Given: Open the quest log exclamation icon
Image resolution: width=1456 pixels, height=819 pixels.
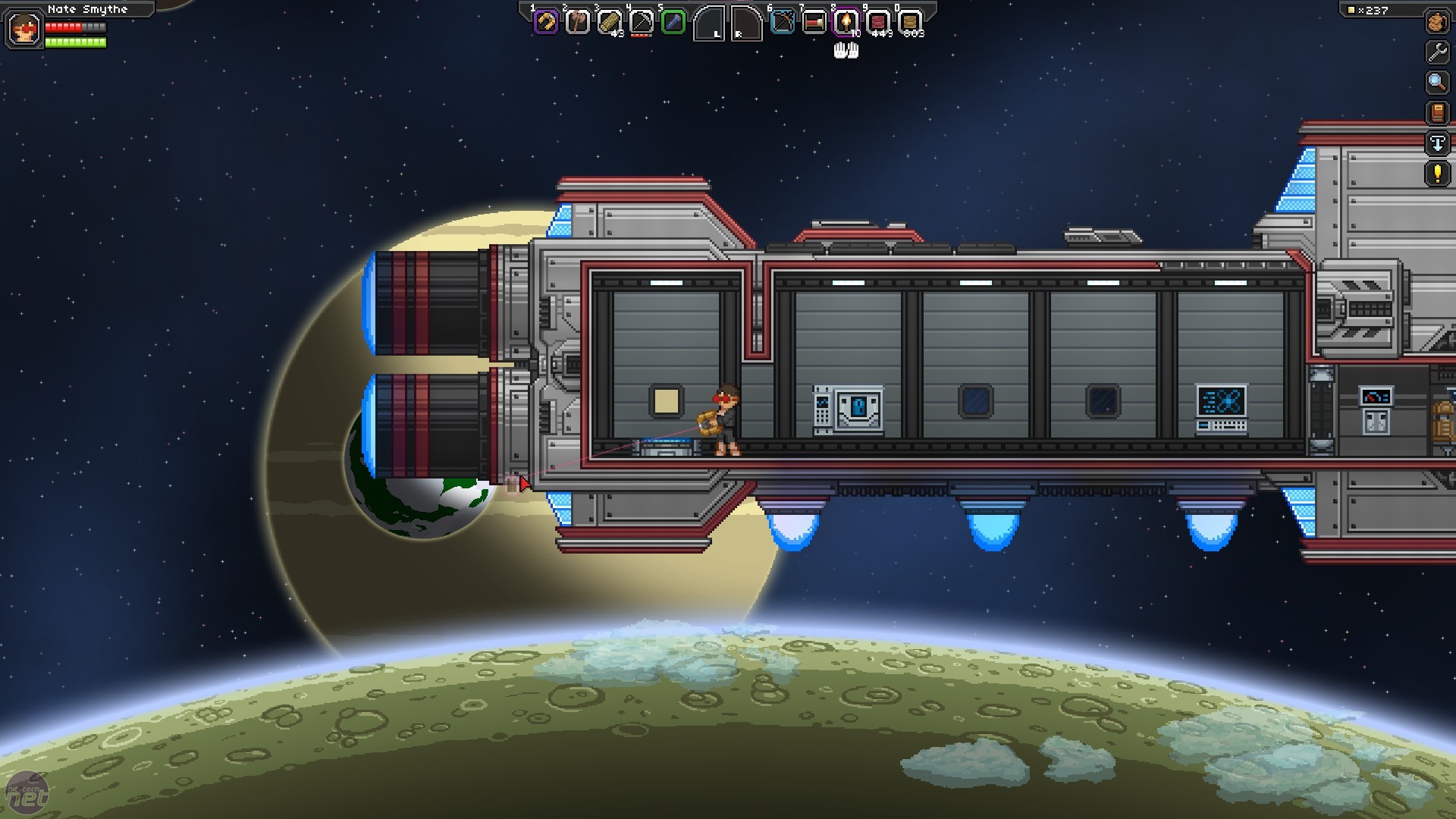Looking at the screenshot, I should 1437,174.
